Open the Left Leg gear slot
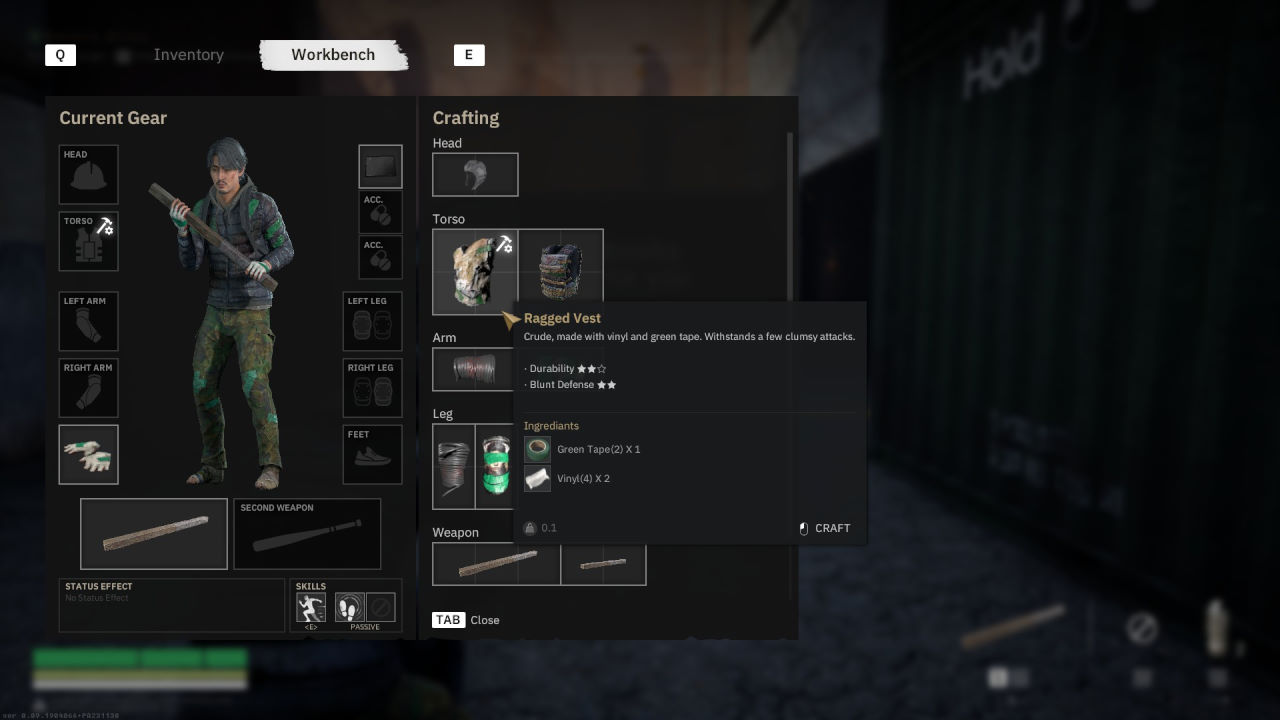Screen dimensions: 1280x720 click(372, 321)
